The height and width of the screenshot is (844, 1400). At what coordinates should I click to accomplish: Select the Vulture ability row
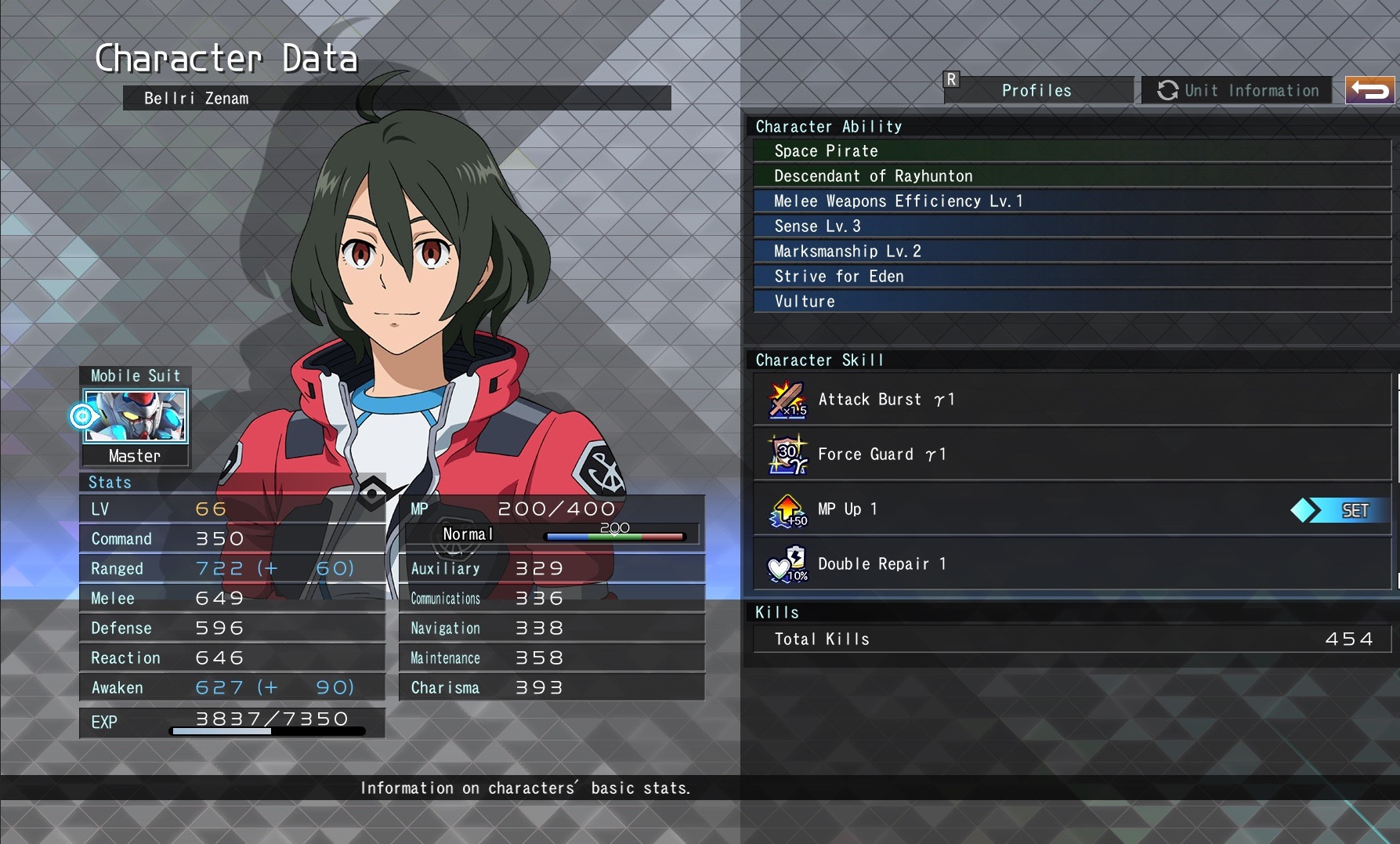[x=1072, y=302]
